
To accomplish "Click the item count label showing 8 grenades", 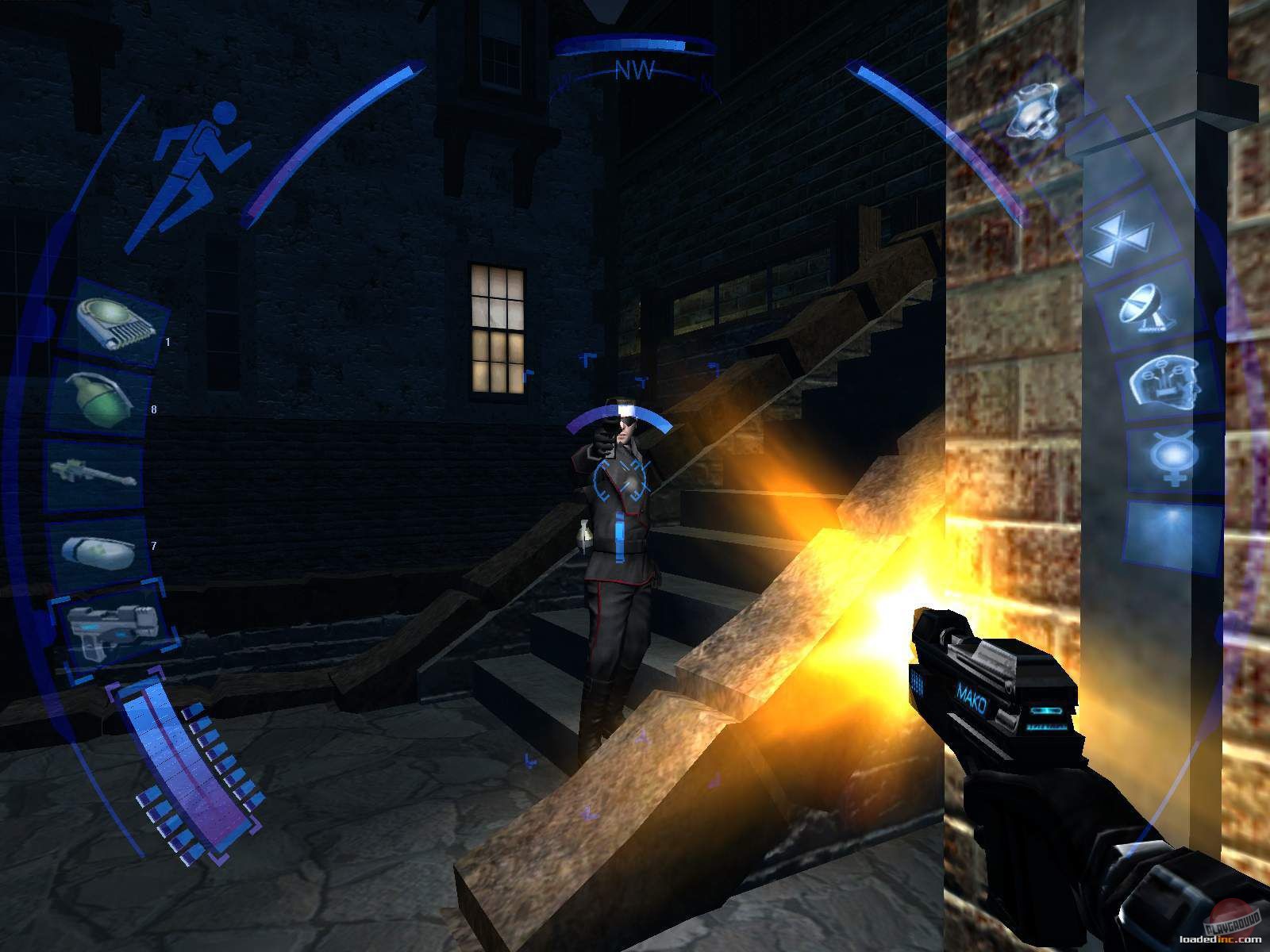I will pos(153,409).
